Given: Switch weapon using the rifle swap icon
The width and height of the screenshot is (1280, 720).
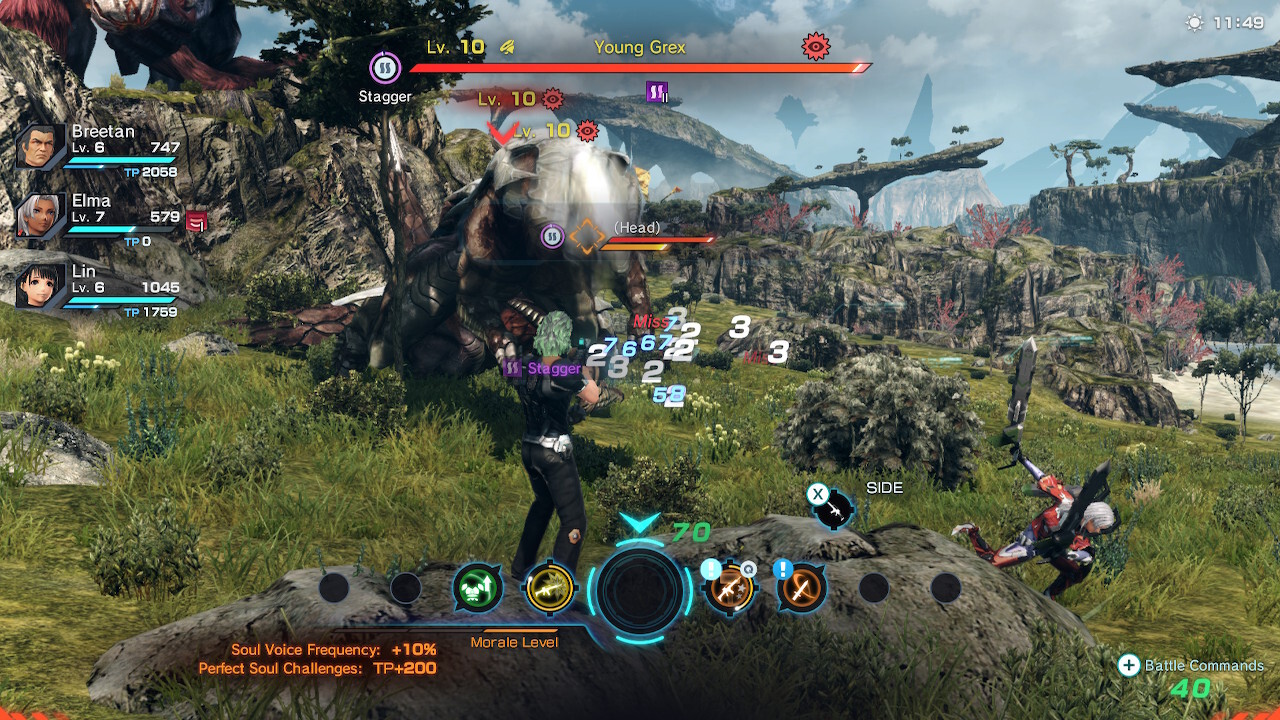Looking at the screenshot, I should (833, 510).
